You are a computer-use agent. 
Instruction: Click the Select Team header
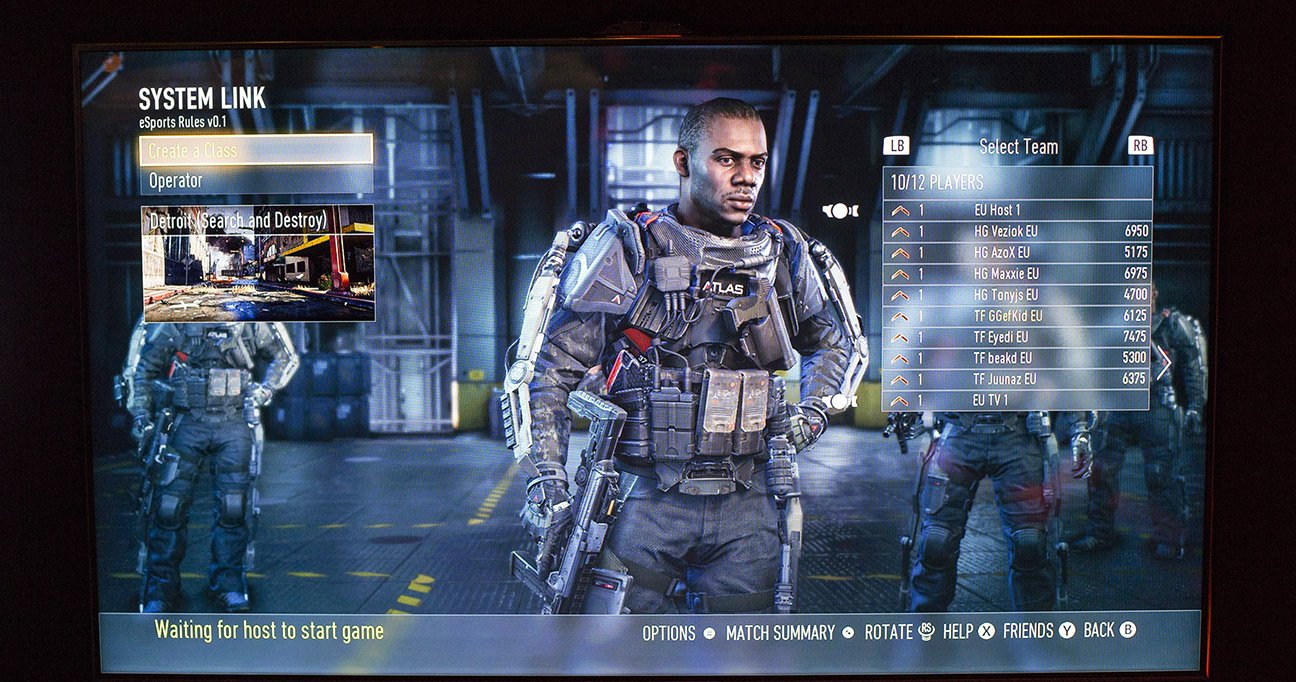click(1018, 147)
